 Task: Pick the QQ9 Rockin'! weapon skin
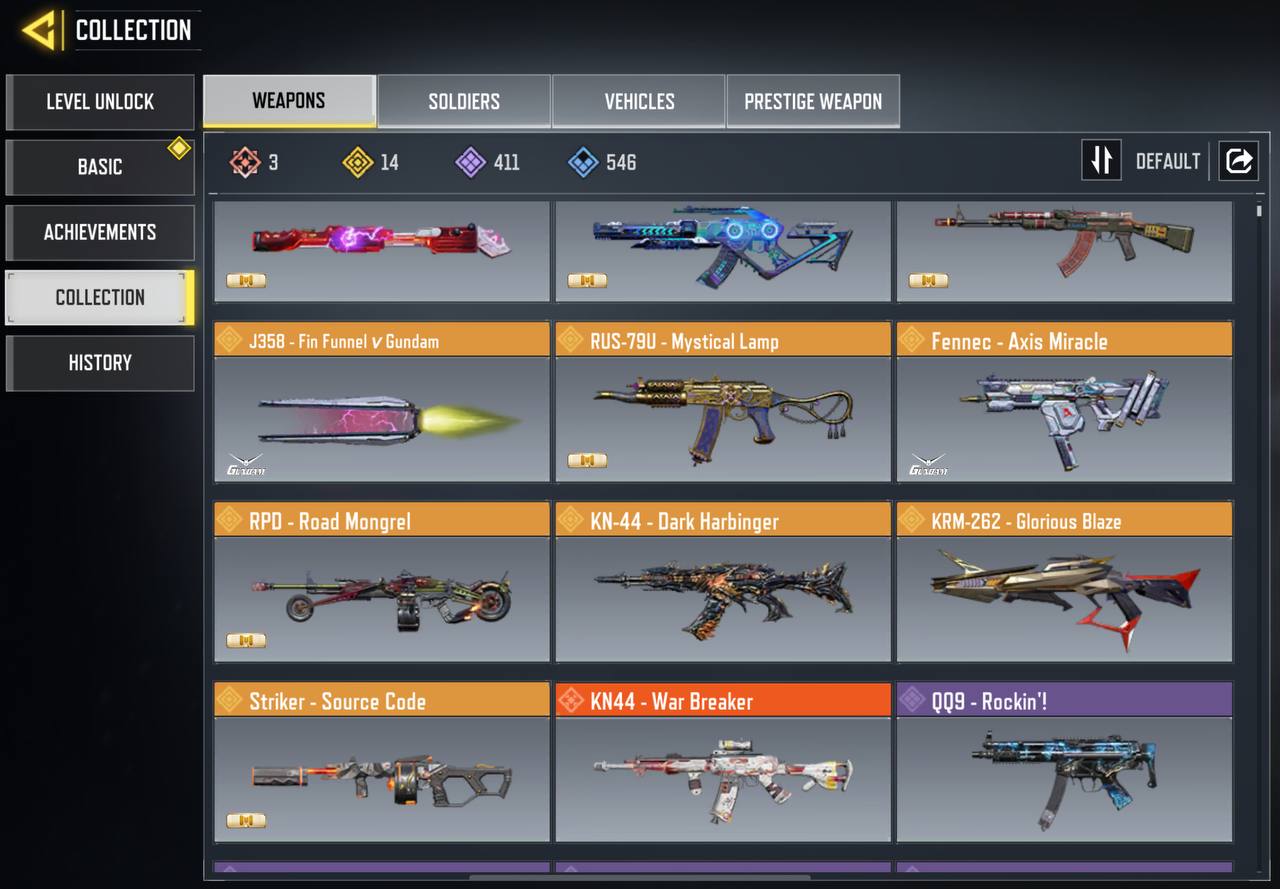coord(1064,762)
